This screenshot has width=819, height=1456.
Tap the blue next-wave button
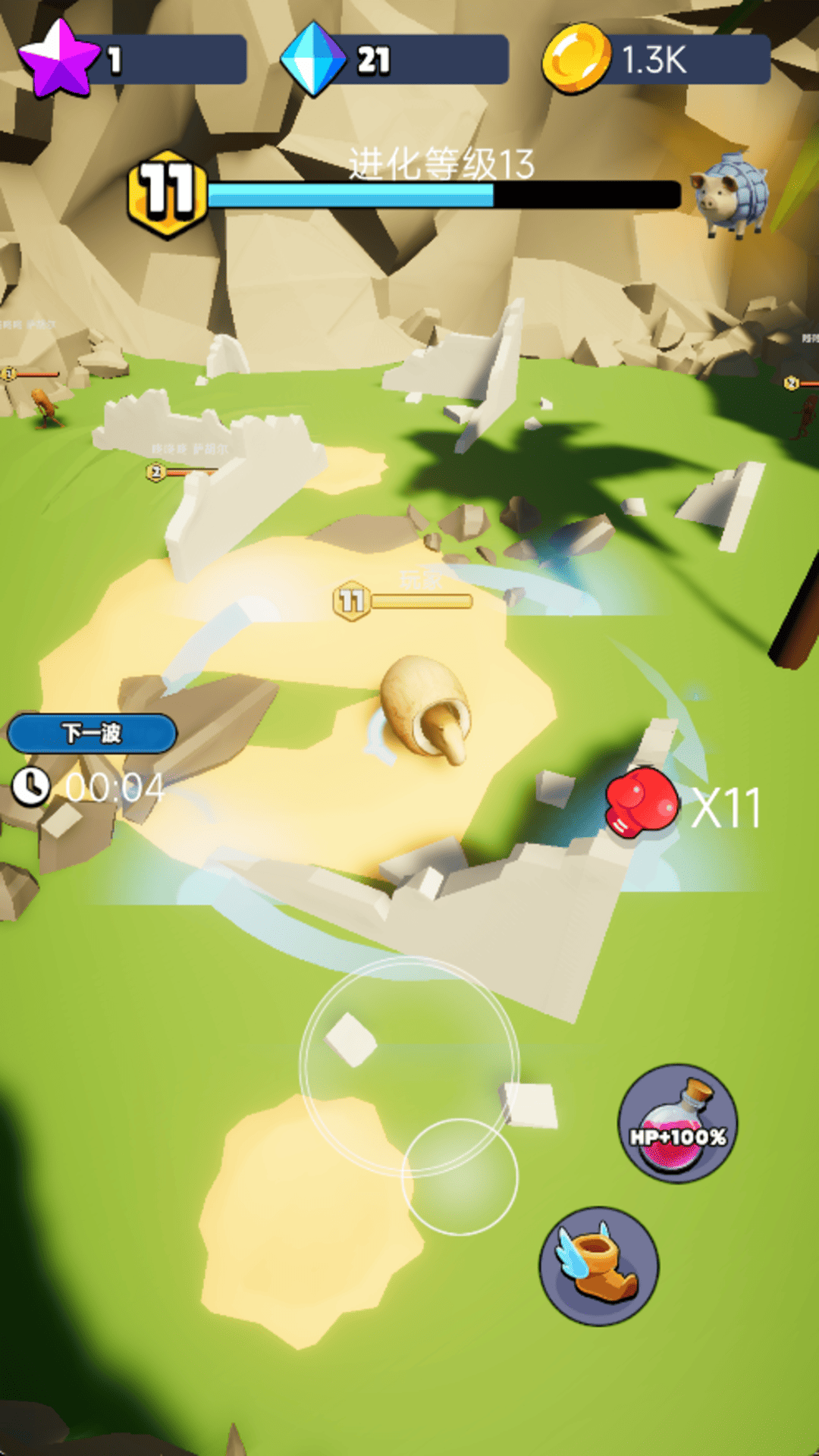coord(92,733)
